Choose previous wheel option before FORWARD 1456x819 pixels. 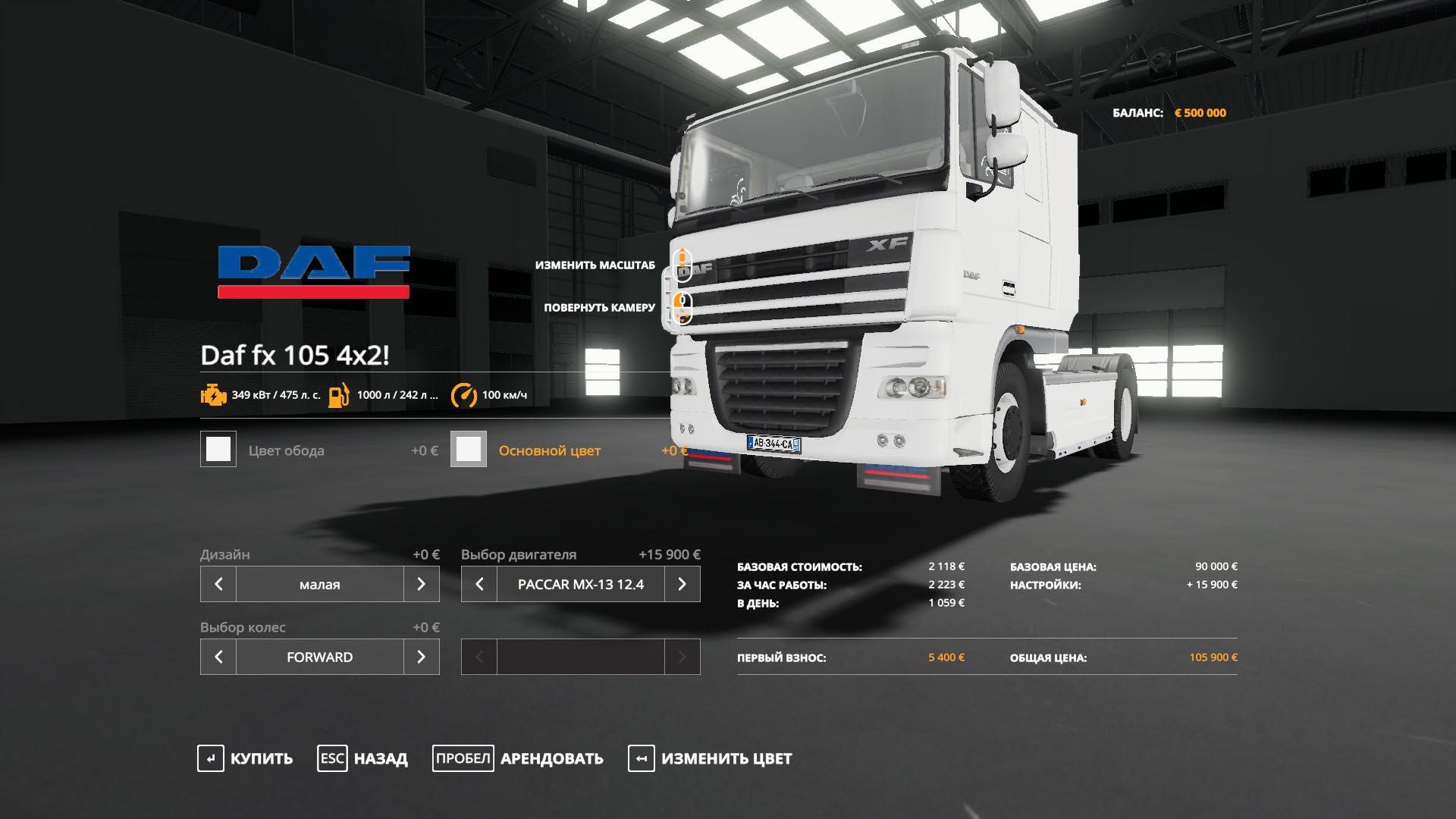click(x=218, y=657)
